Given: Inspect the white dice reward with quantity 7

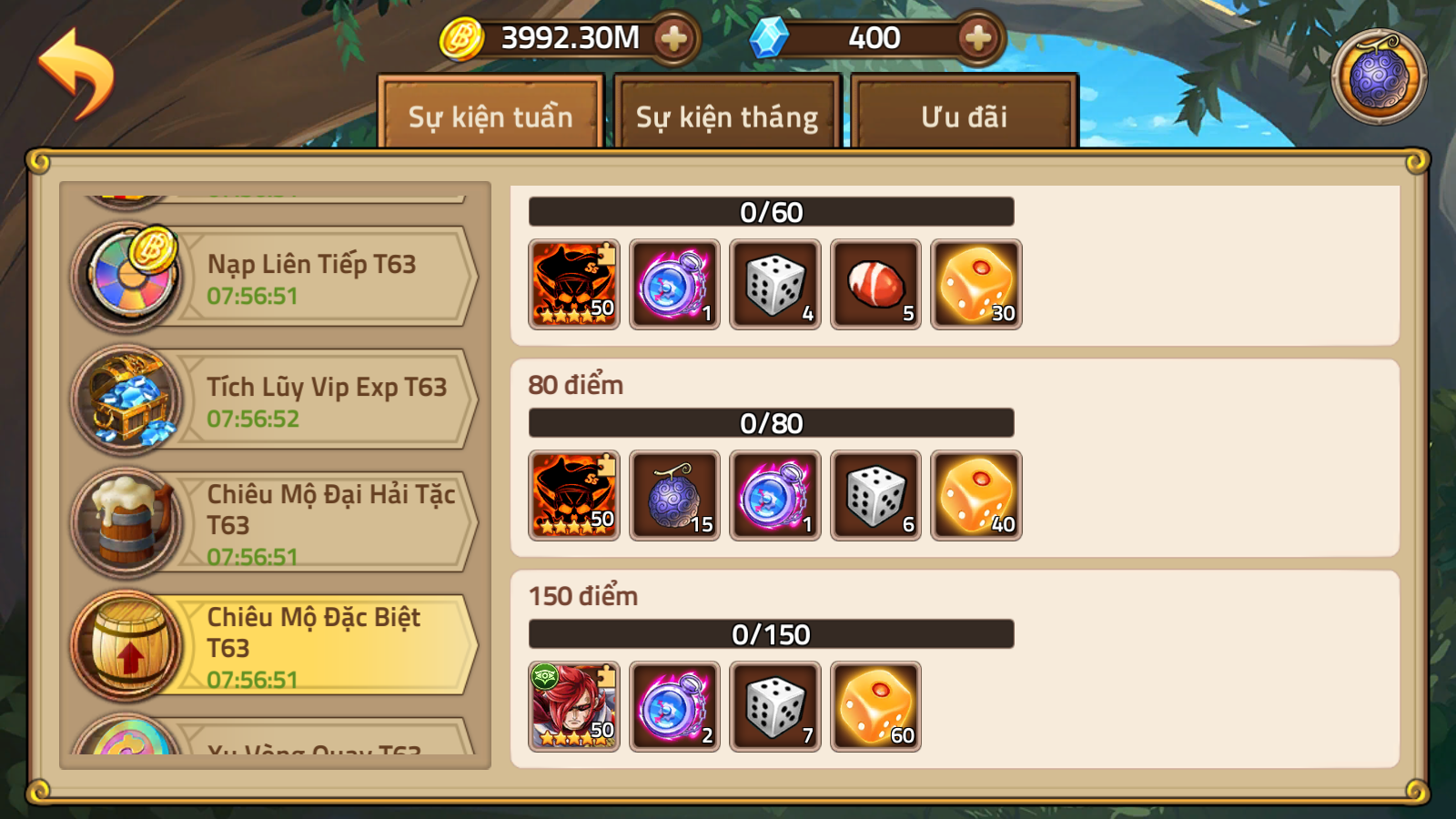Looking at the screenshot, I should click(x=775, y=706).
